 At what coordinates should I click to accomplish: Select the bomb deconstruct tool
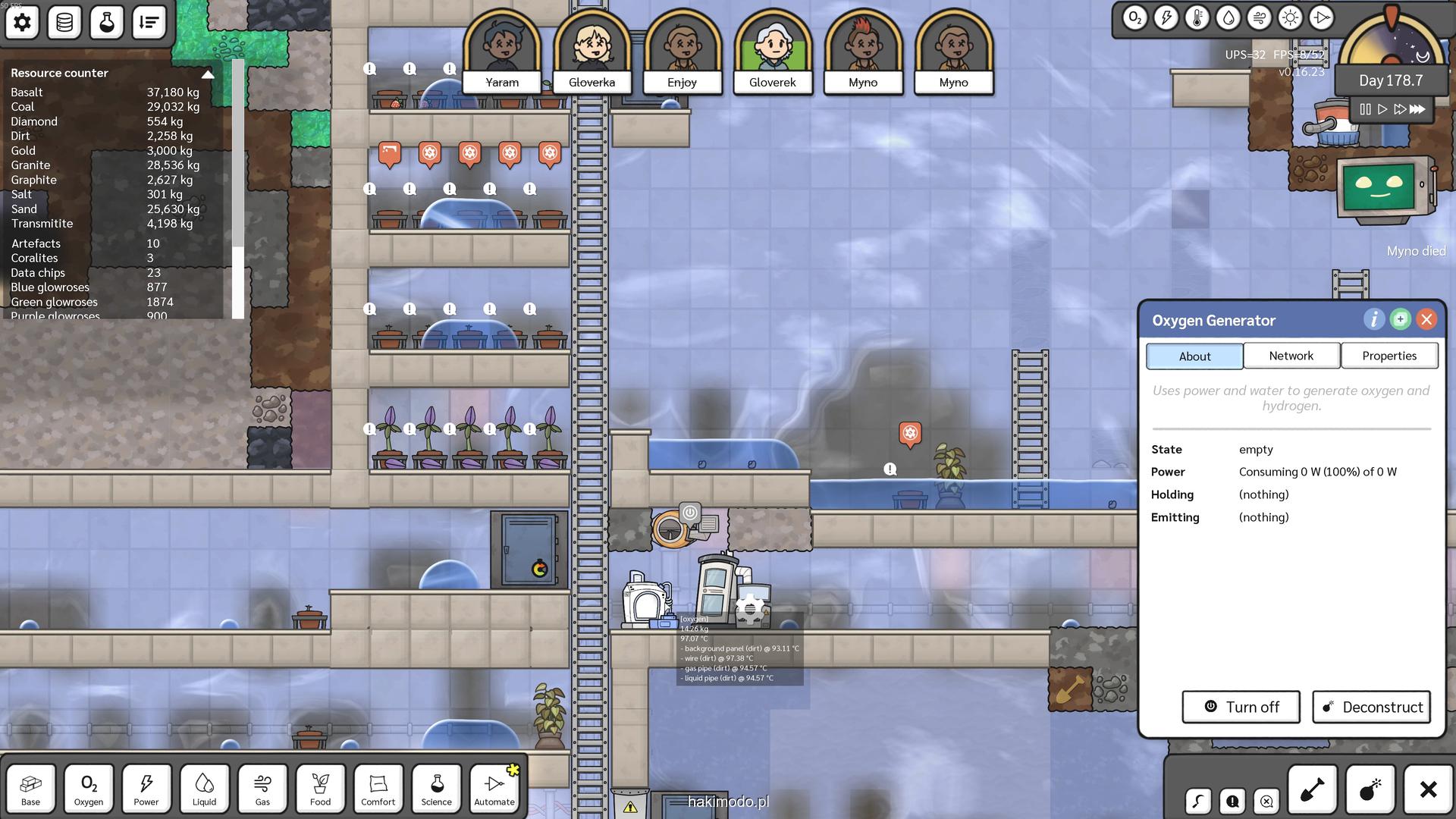point(1370,790)
